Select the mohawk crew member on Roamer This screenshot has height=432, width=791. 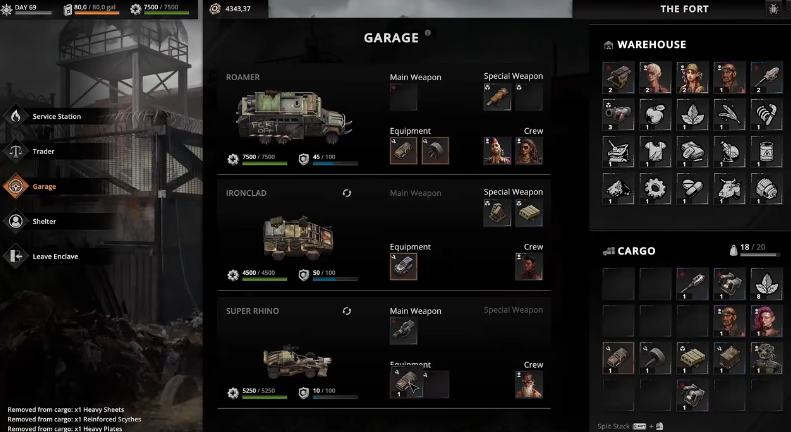pos(497,151)
